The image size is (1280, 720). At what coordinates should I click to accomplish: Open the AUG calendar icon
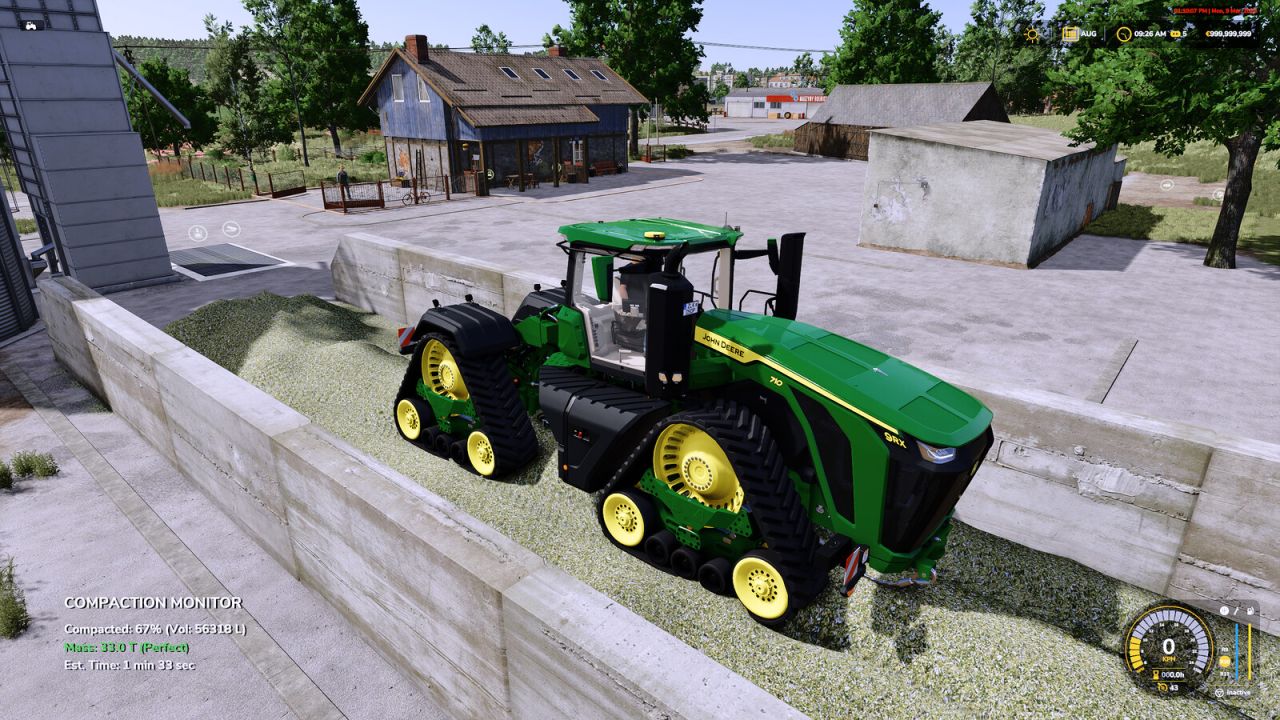1071,34
